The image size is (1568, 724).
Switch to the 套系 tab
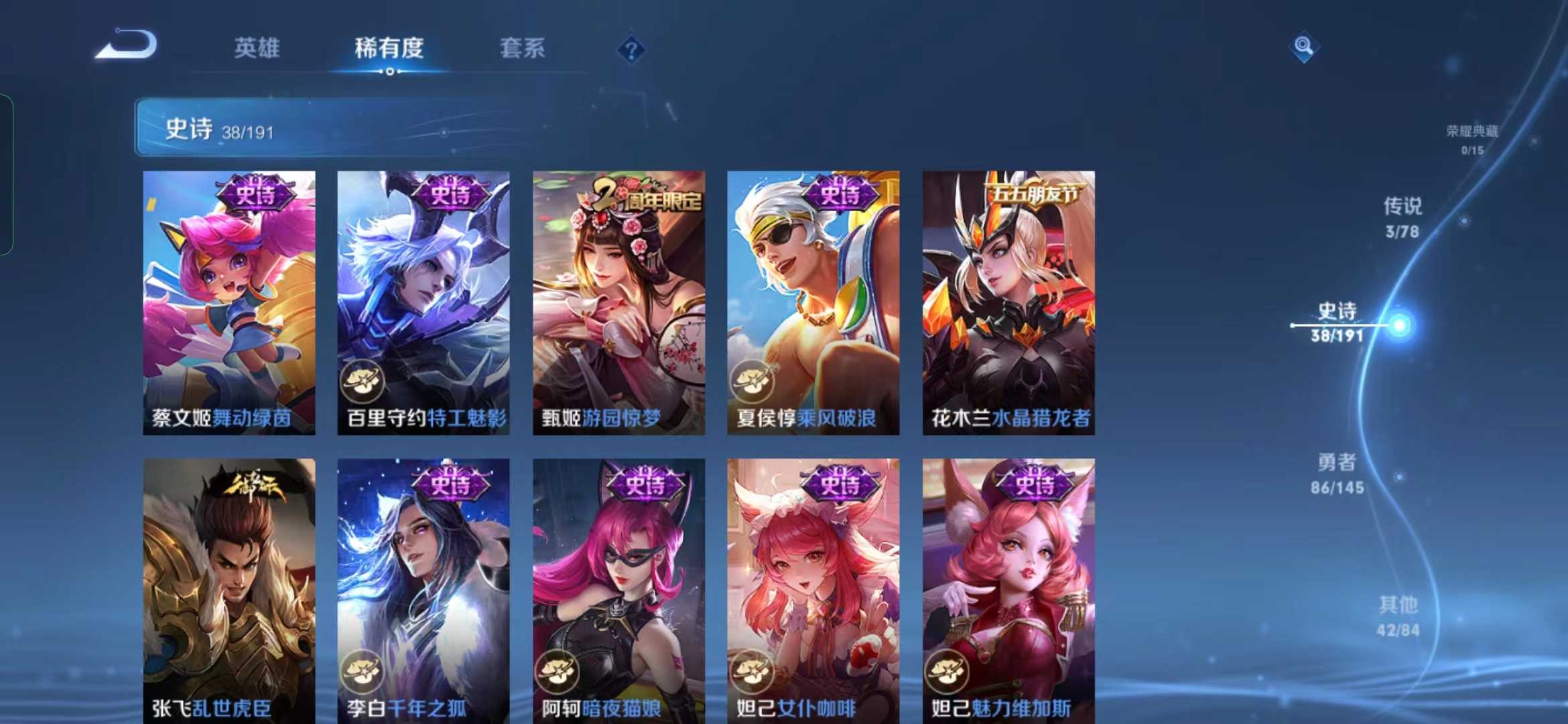[521, 48]
